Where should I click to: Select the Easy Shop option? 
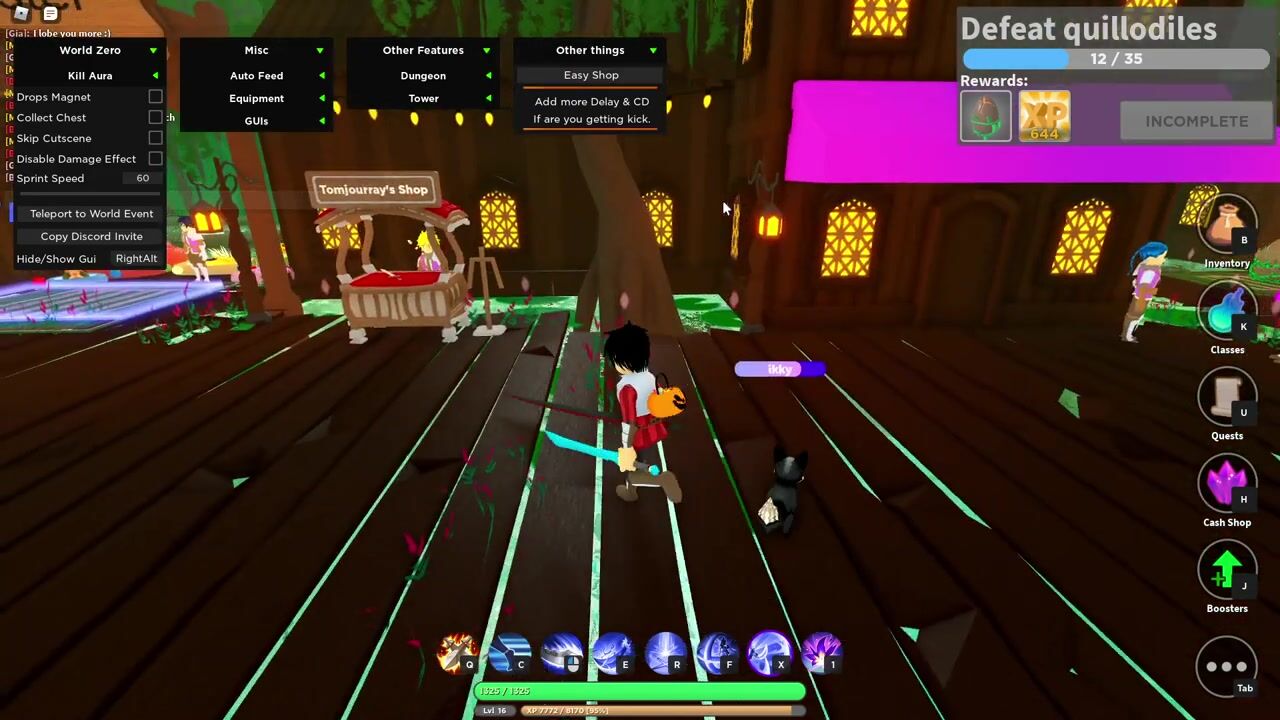point(591,75)
